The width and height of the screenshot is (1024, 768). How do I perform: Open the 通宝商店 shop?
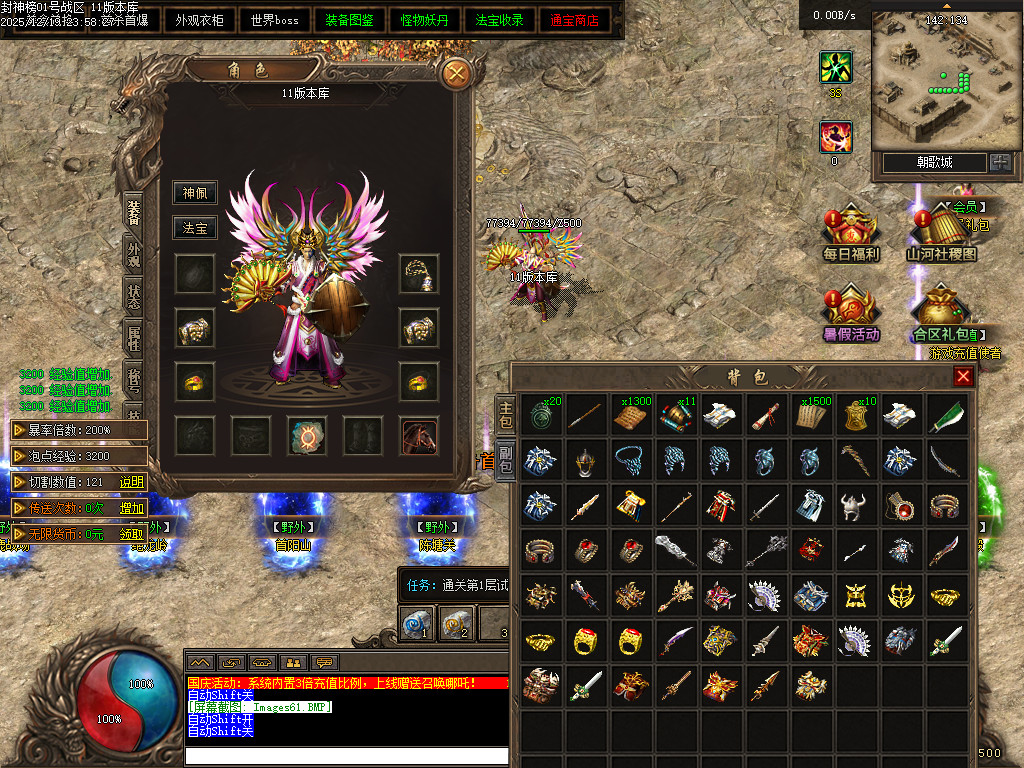point(575,20)
